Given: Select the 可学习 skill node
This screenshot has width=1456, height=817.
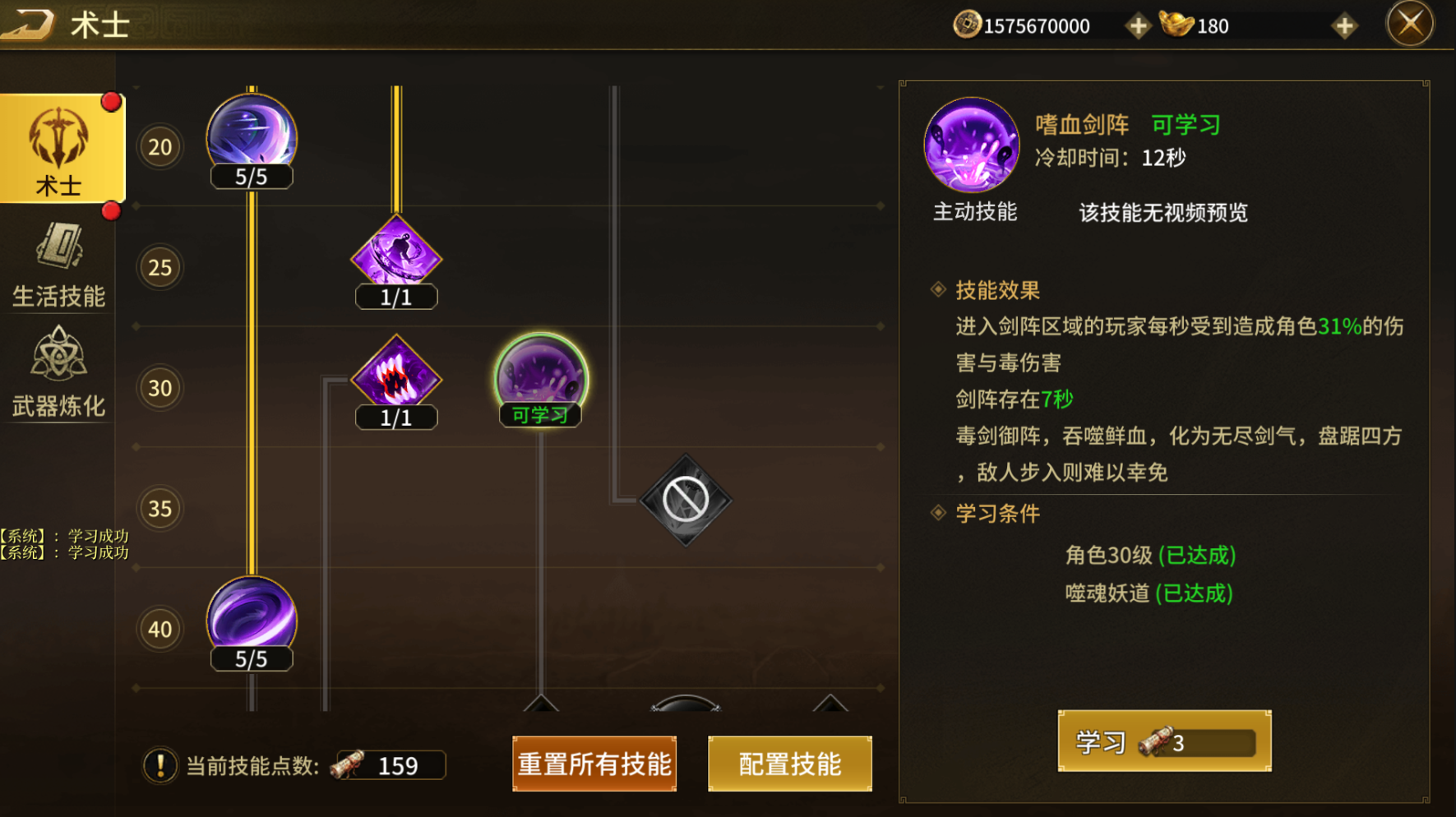Looking at the screenshot, I should click(541, 376).
